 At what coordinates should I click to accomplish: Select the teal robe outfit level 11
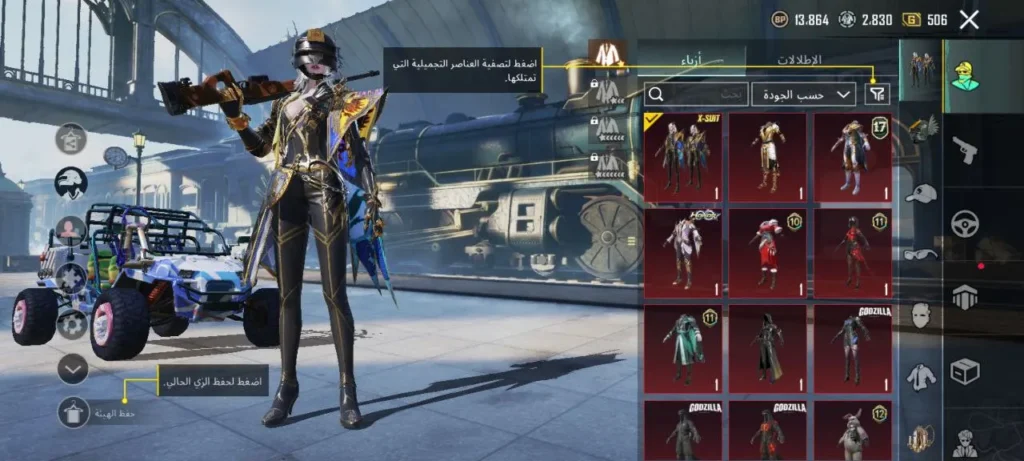[x=683, y=348]
